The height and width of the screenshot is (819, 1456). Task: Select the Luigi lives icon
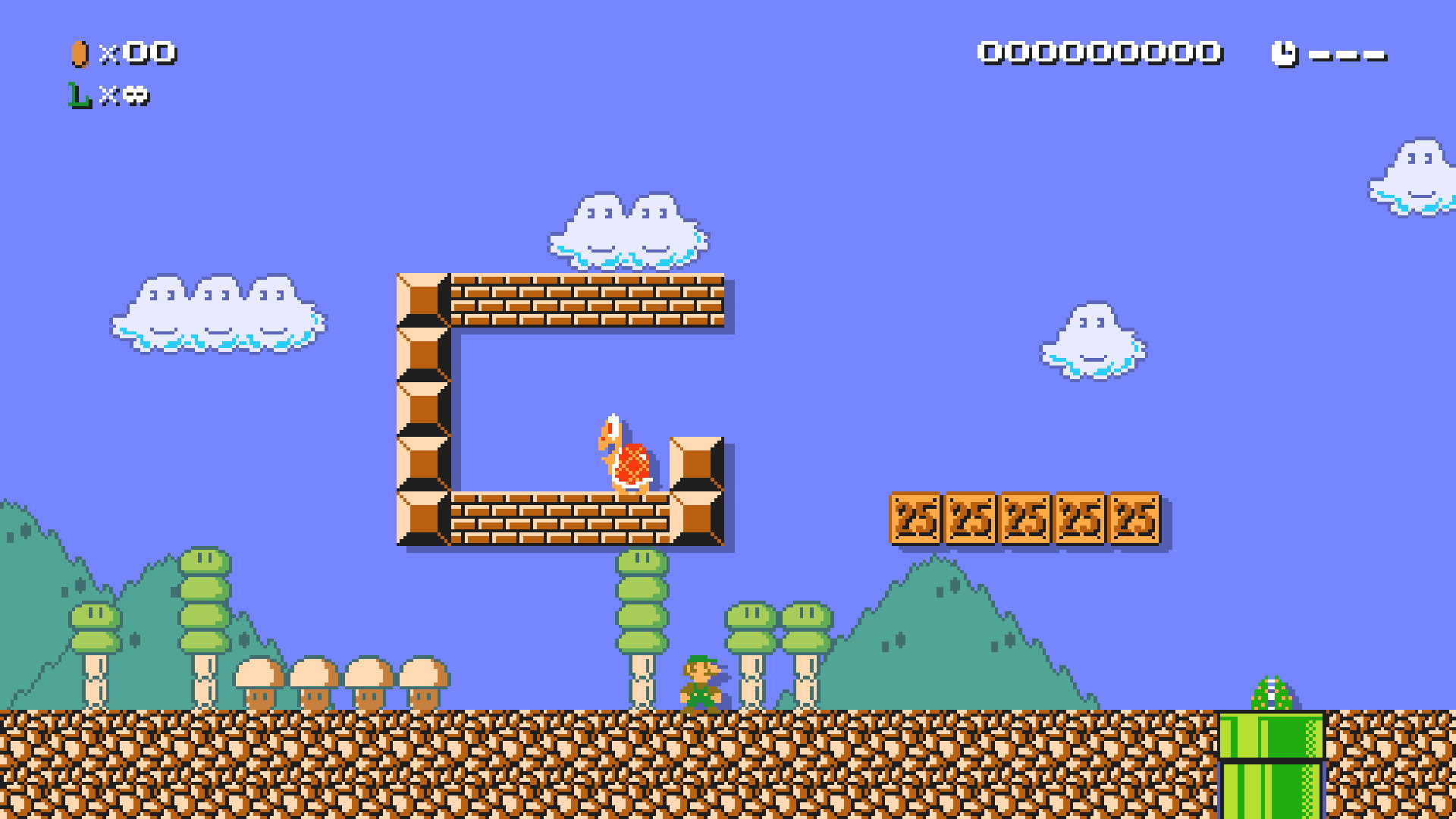pos(77,96)
